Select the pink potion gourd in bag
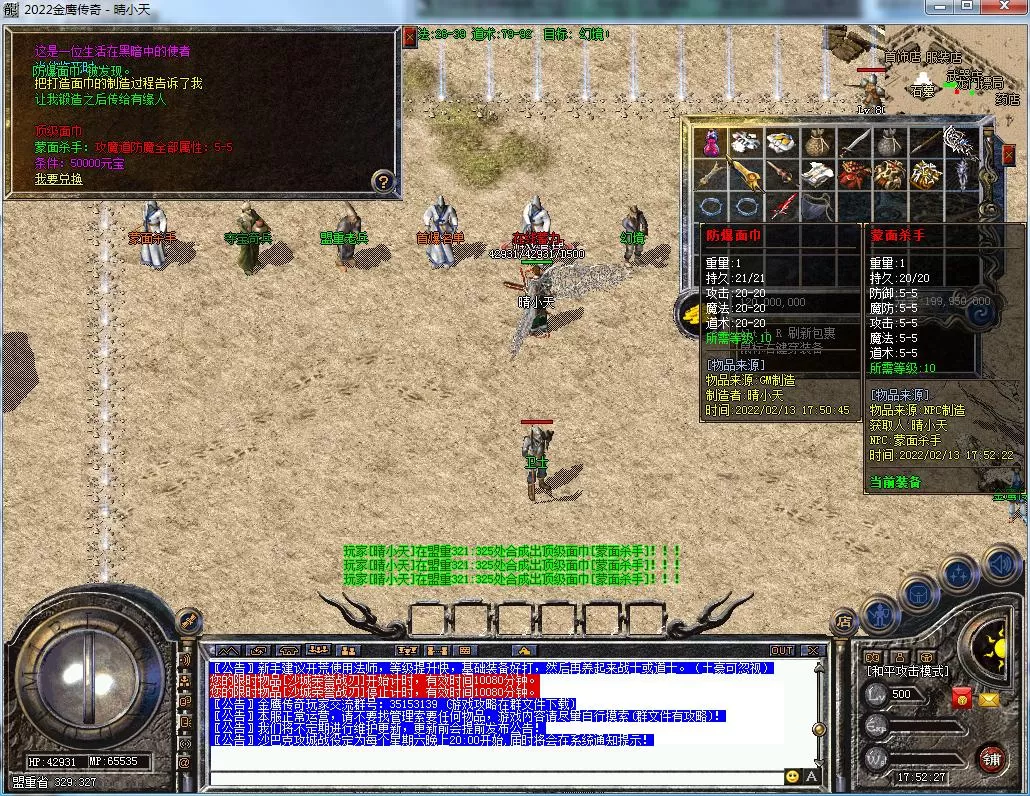This screenshot has width=1030, height=796. [x=712, y=143]
